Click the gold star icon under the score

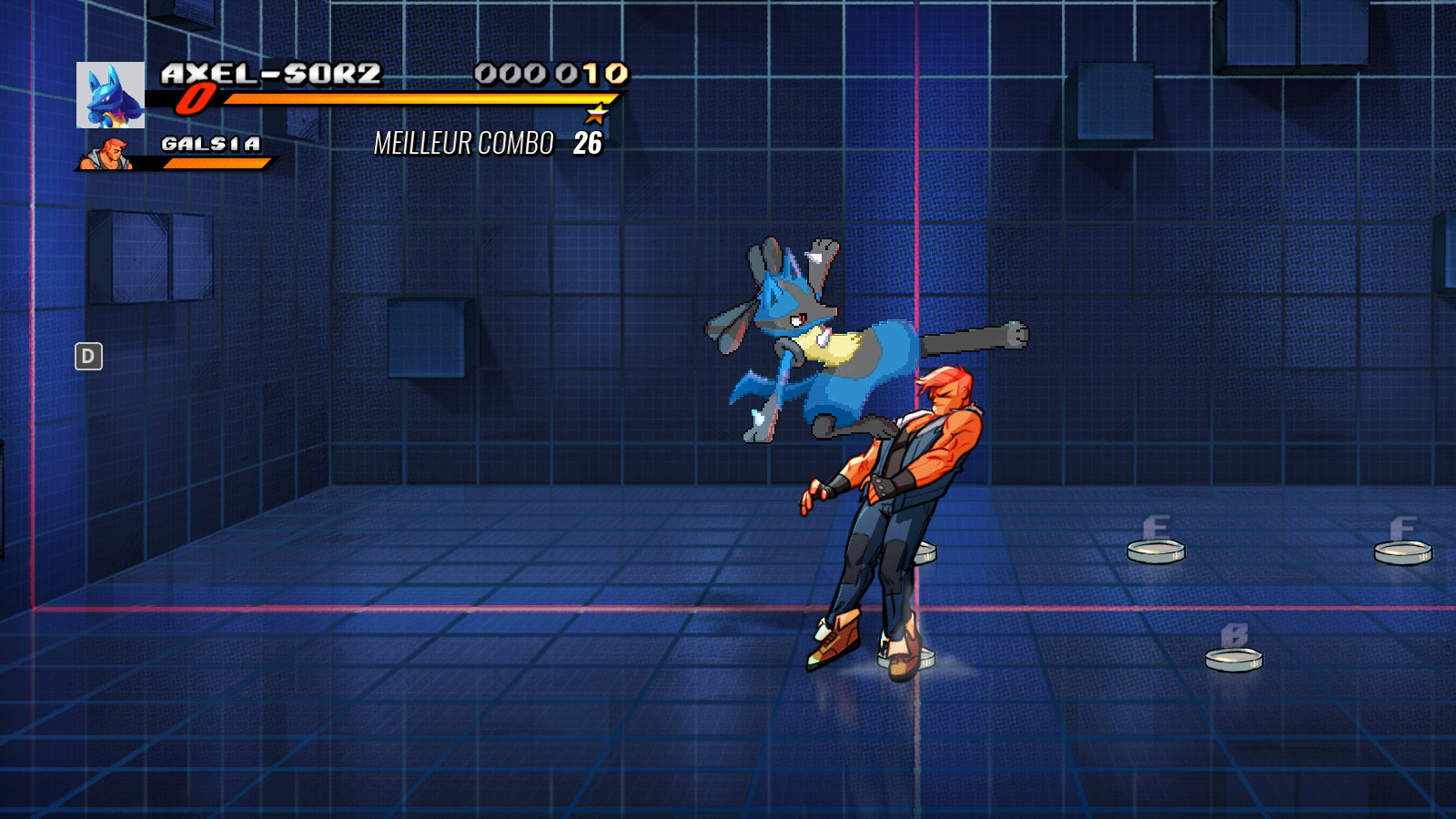tap(596, 116)
